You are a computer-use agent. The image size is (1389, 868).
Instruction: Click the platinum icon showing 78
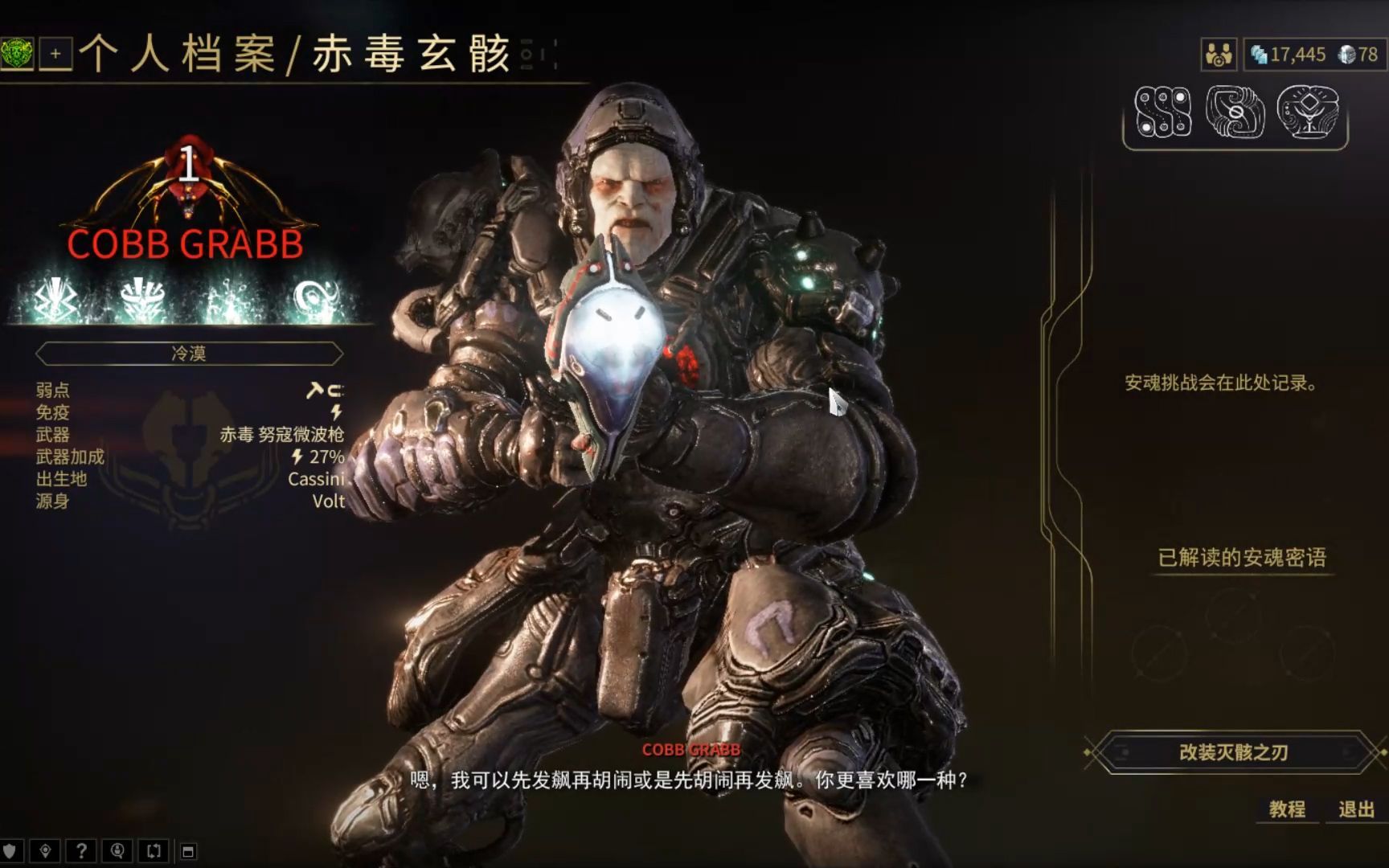pos(1347,55)
